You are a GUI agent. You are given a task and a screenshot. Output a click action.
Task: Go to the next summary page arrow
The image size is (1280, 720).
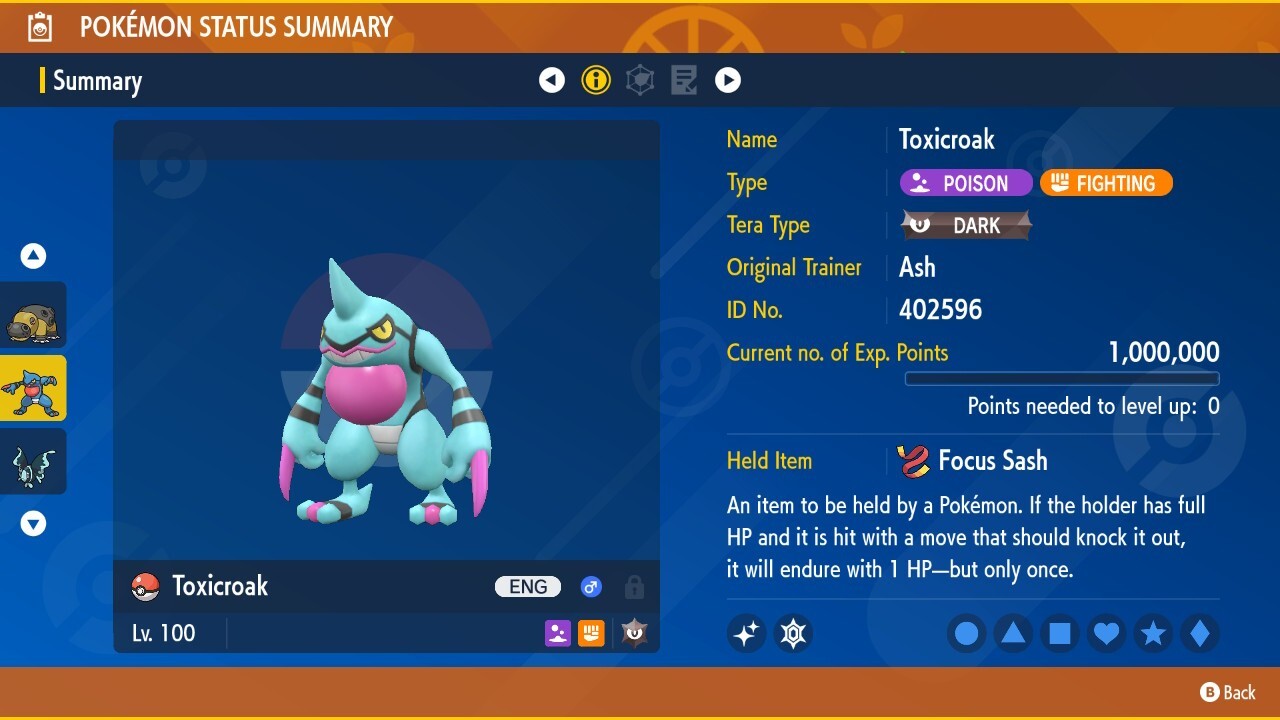(x=728, y=80)
